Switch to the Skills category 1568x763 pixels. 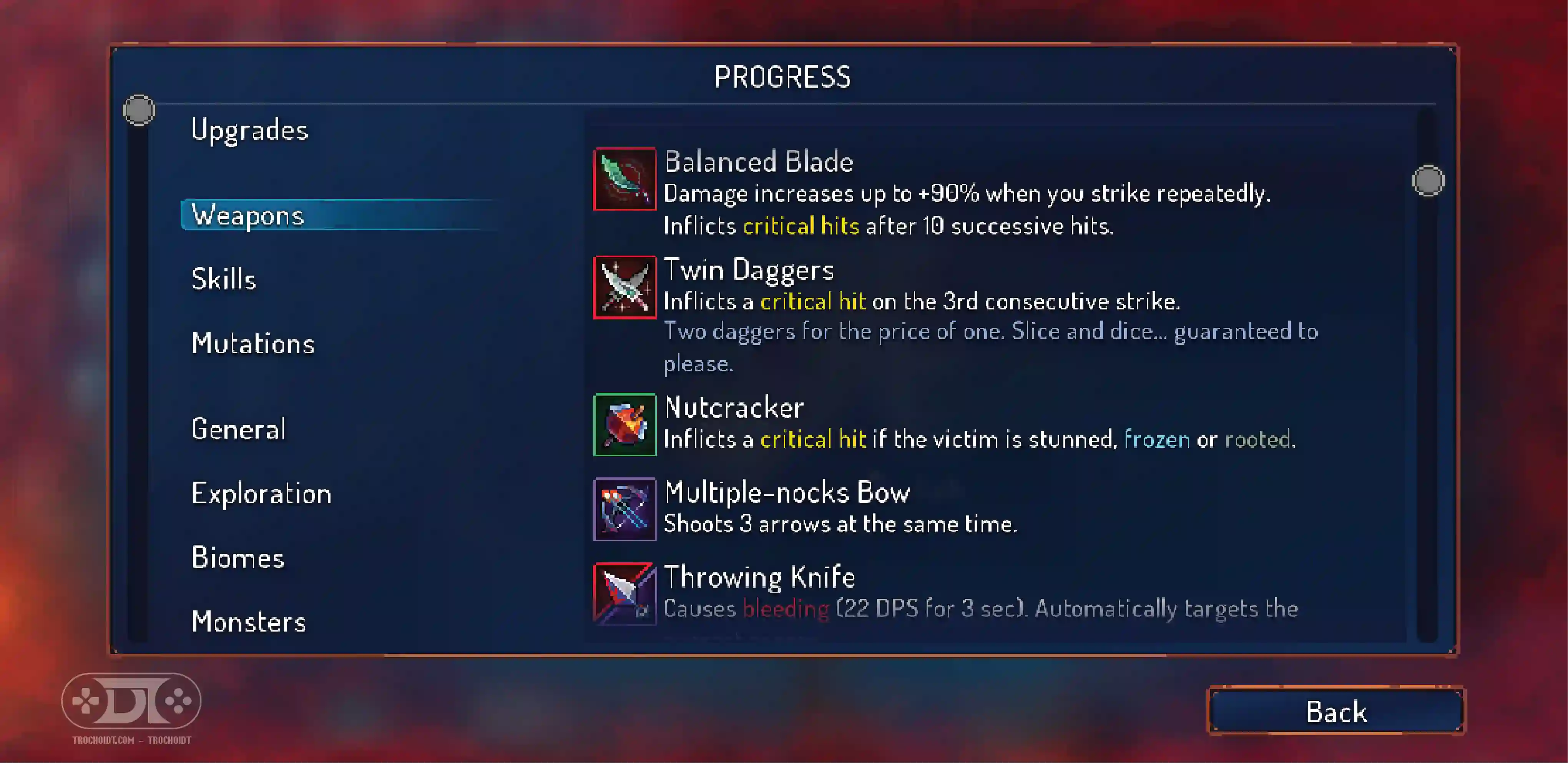pos(223,279)
